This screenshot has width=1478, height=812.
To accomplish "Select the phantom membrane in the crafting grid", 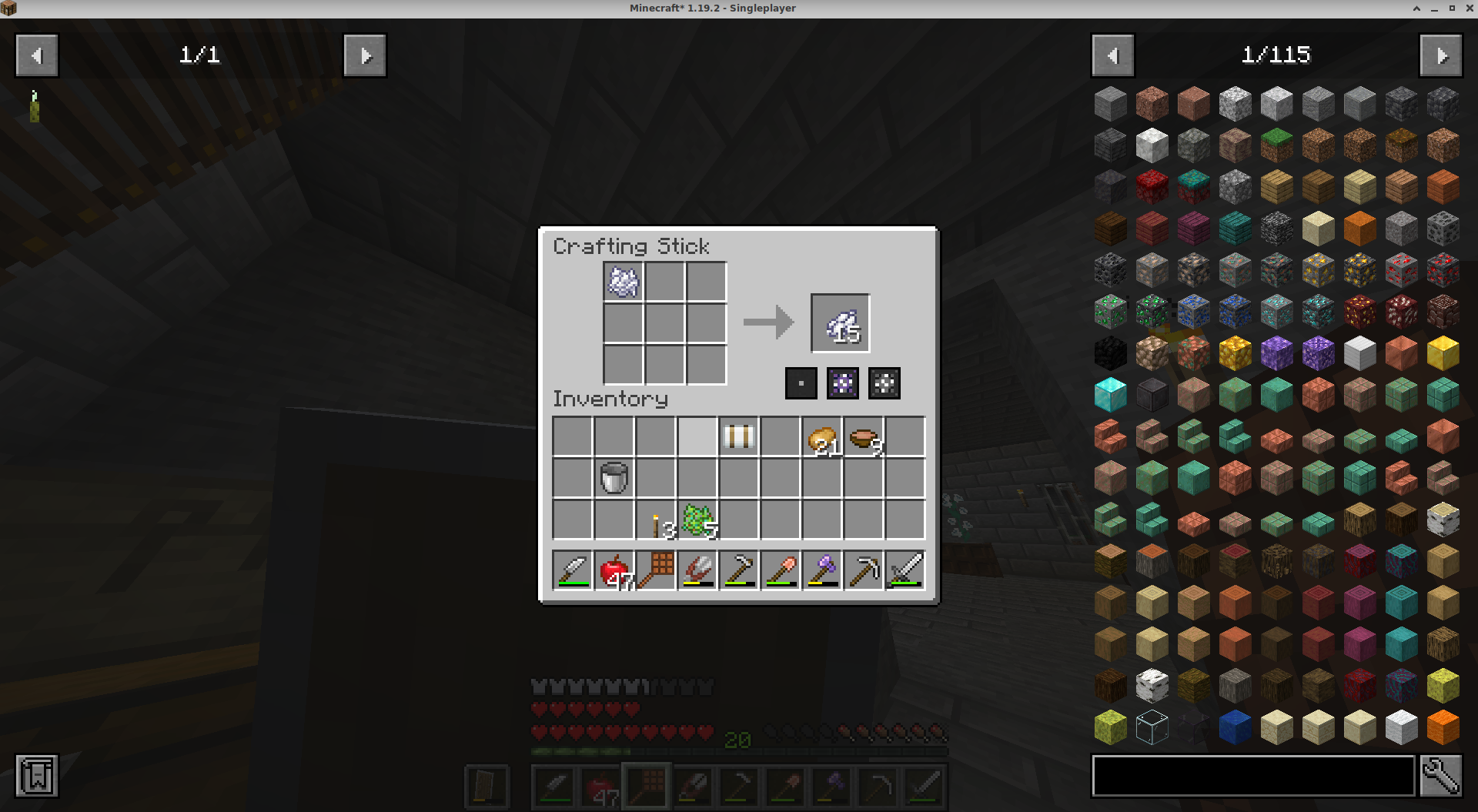I will pos(623,282).
